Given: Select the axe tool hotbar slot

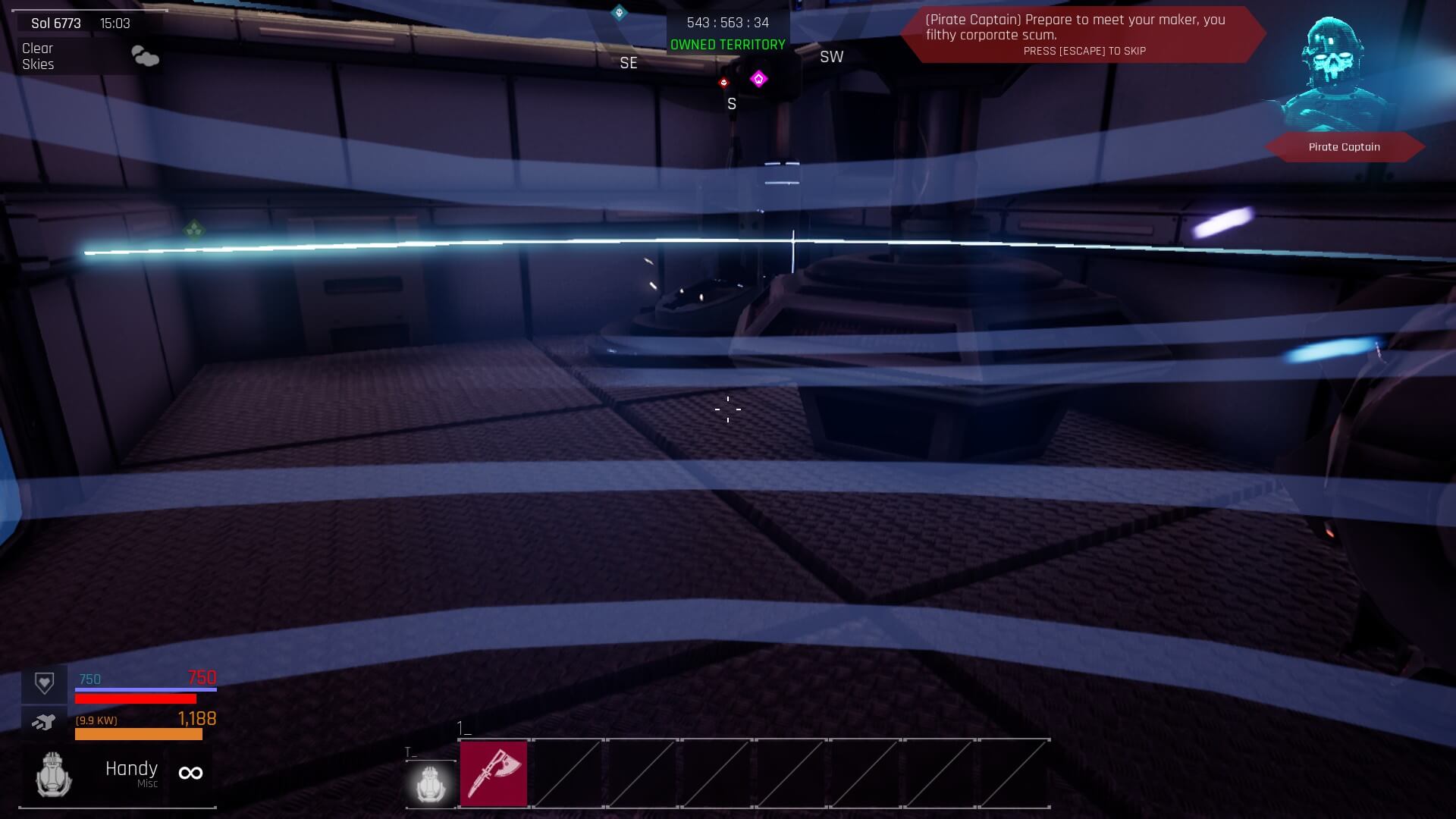Looking at the screenshot, I should pos(493,773).
